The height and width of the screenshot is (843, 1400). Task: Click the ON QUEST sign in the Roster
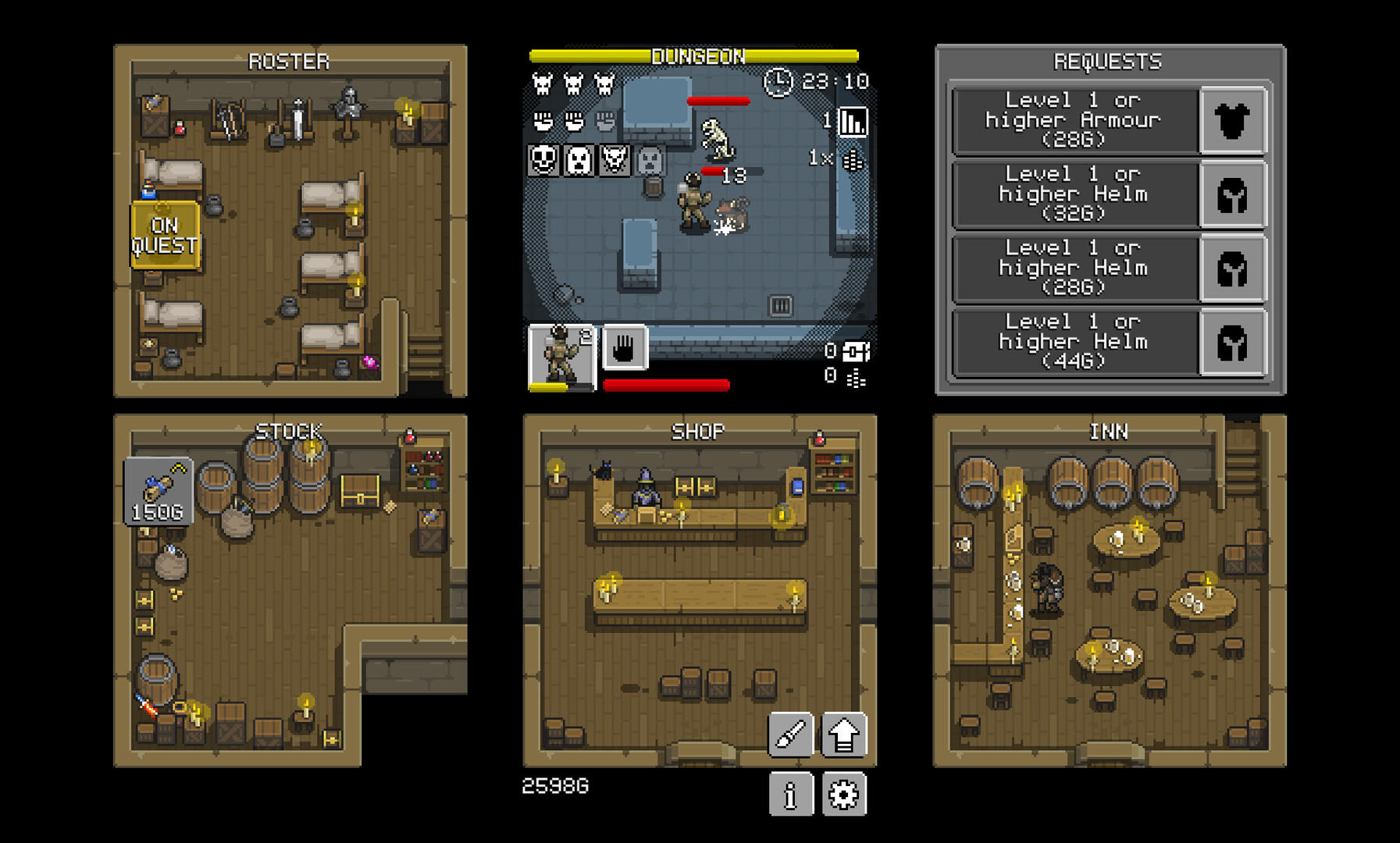click(x=165, y=234)
